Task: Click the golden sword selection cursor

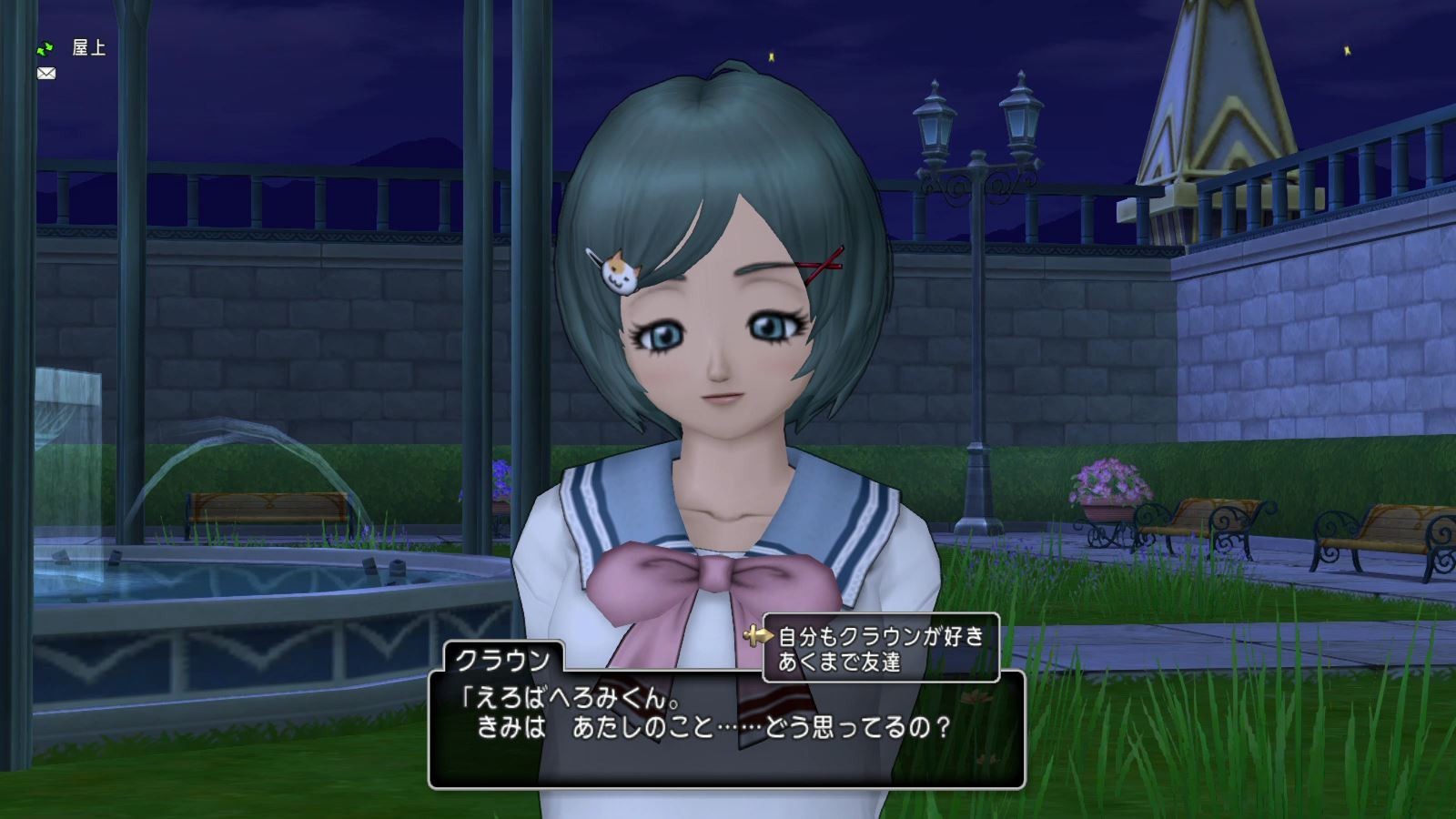Action: 760,634
